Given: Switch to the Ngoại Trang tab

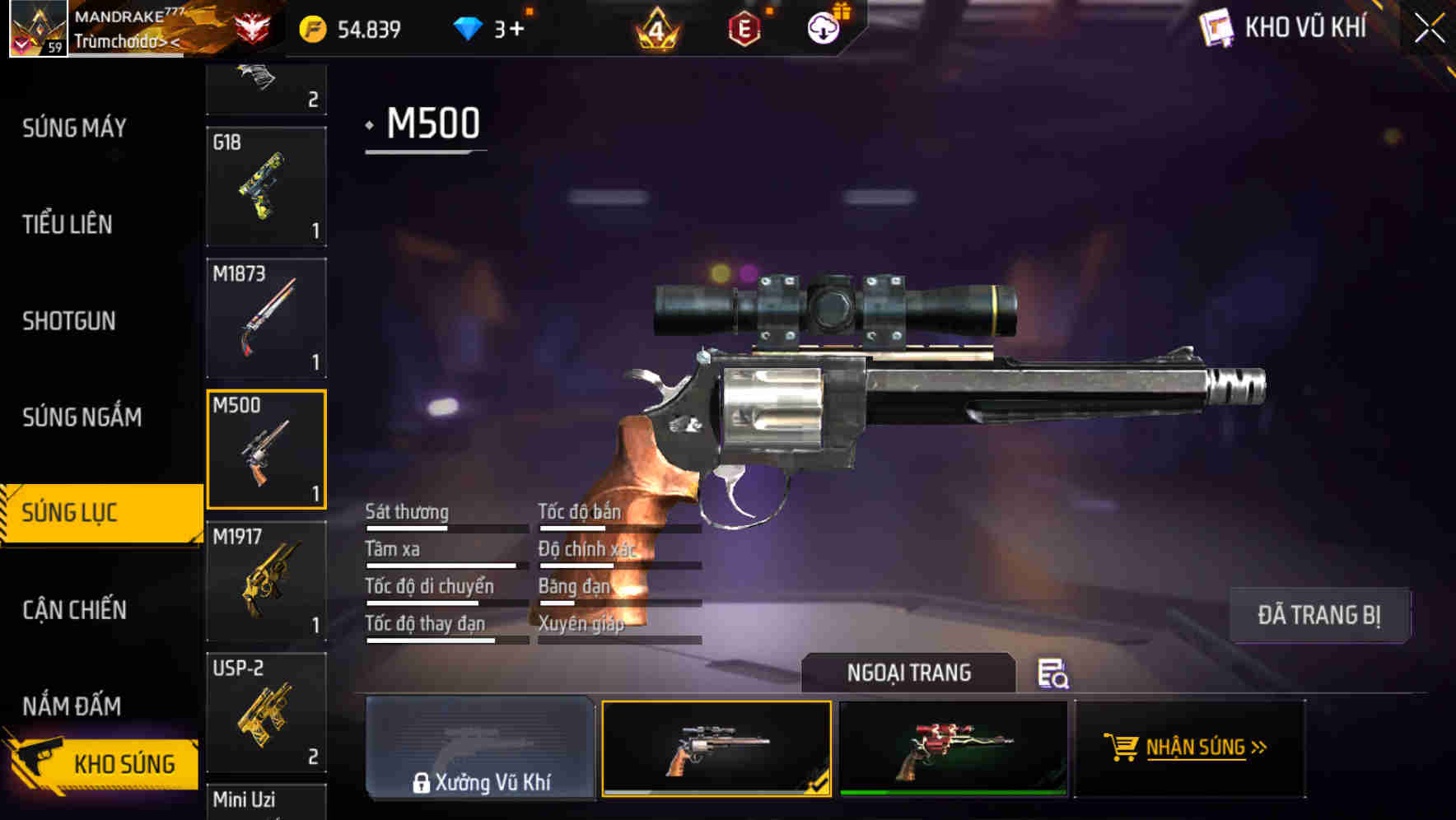Looking at the screenshot, I should (909, 673).
